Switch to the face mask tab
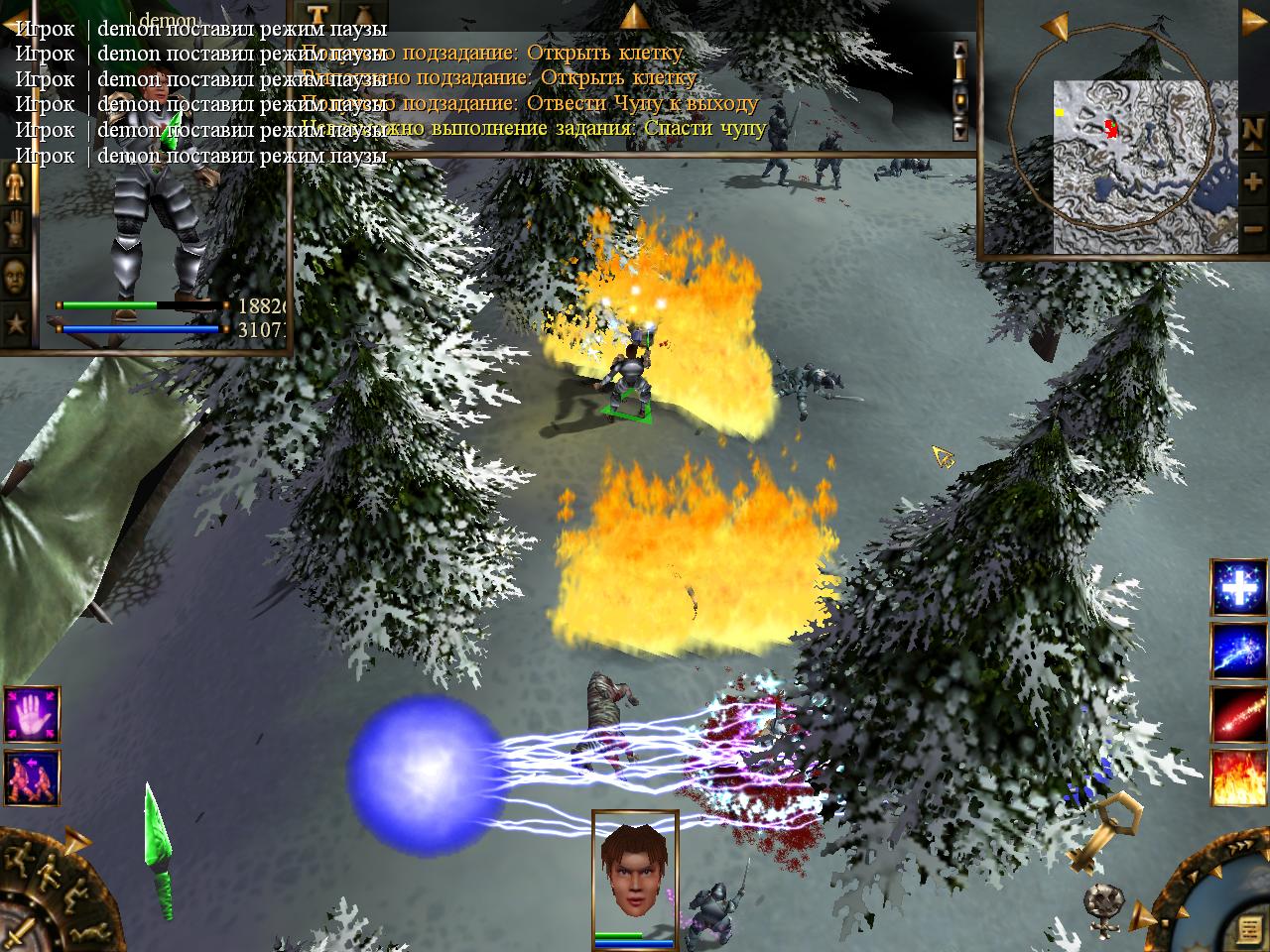The width and height of the screenshot is (1270, 952). pyautogui.click(x=15, y=275)
